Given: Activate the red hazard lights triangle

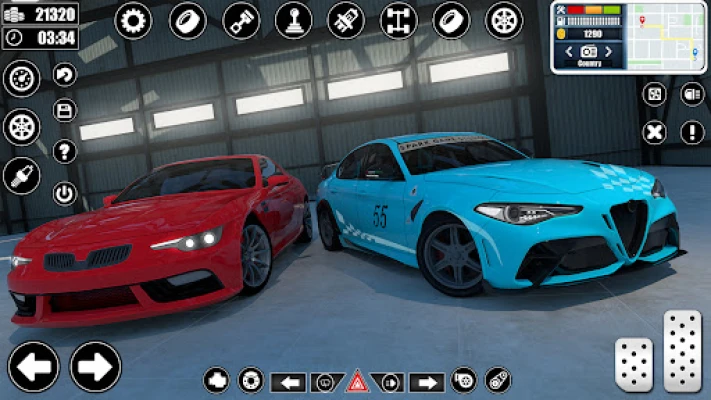Looking at the screenshot, I should pyautogui.click(x=357, y=381).
